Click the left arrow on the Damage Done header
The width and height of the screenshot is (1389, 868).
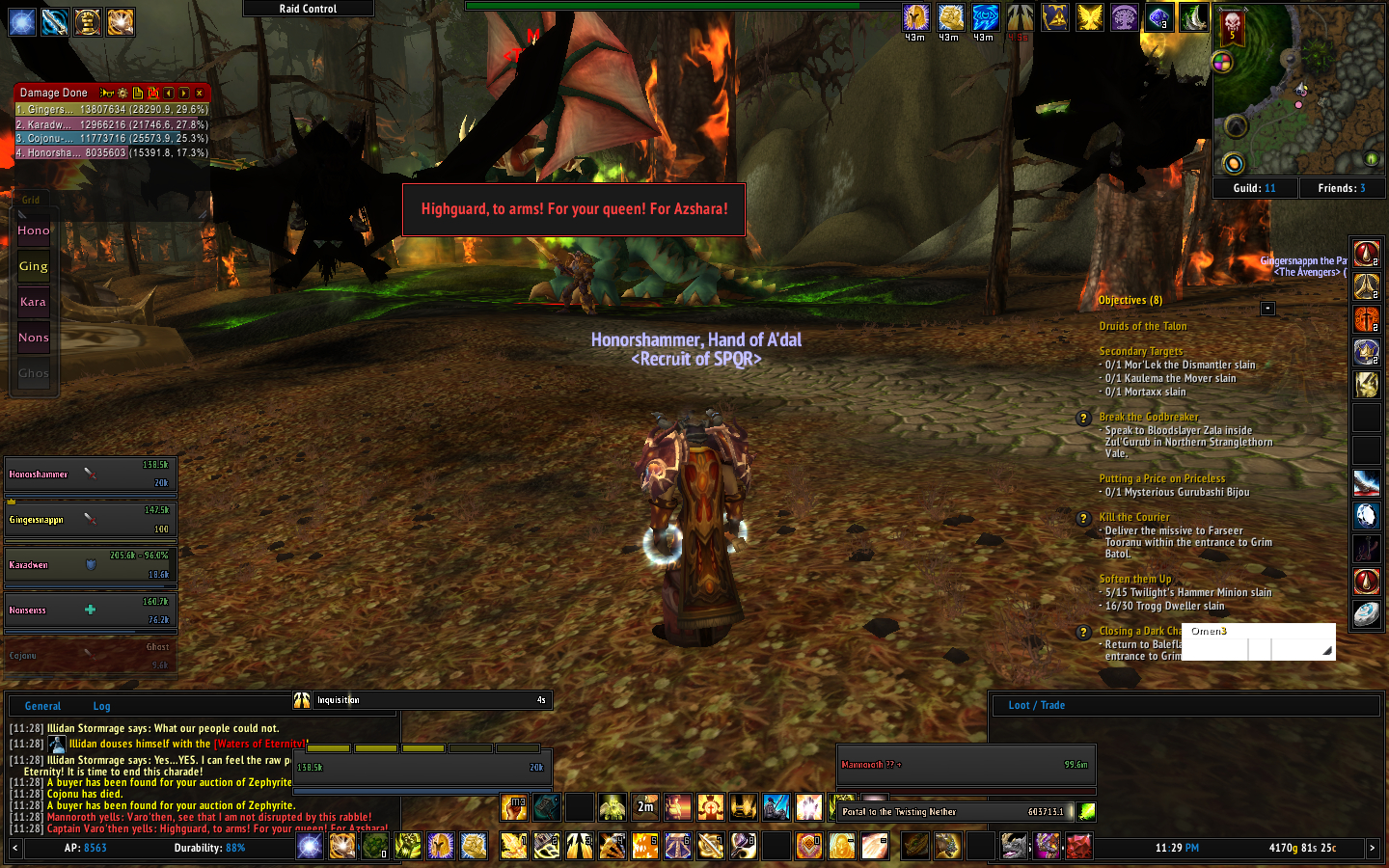tap(169, 93)
